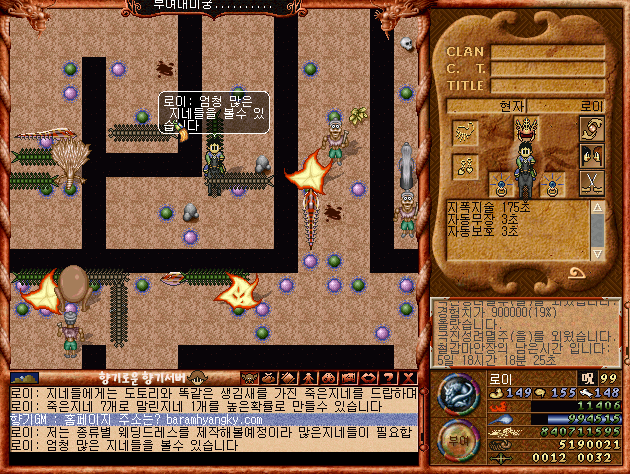This screenshot has height=474, width=630.
Task: Select the left ring equipment slot
Action: tap(499, 185)
